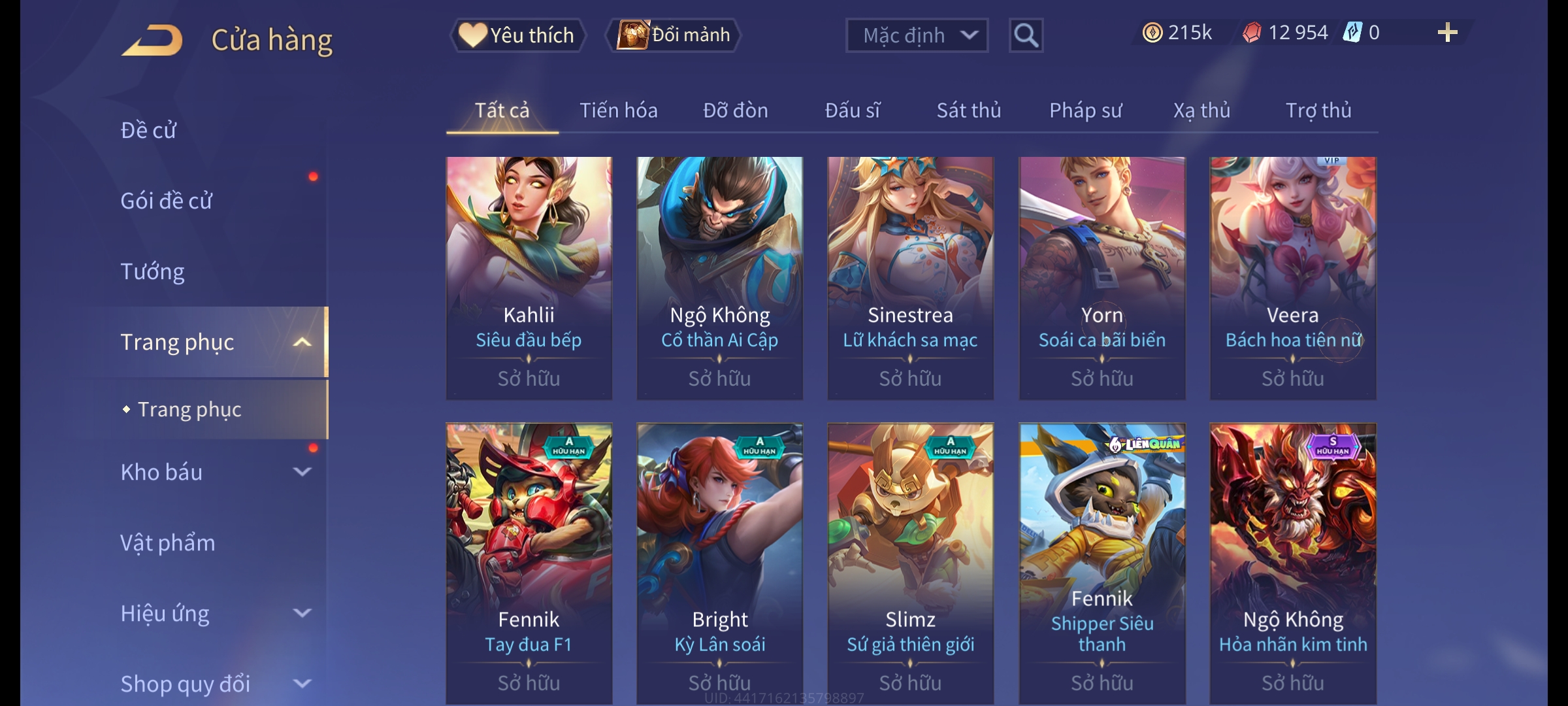Go back using the gold arrow
The width and height of the screenshot is (1568, 706).
pos(152,41)
